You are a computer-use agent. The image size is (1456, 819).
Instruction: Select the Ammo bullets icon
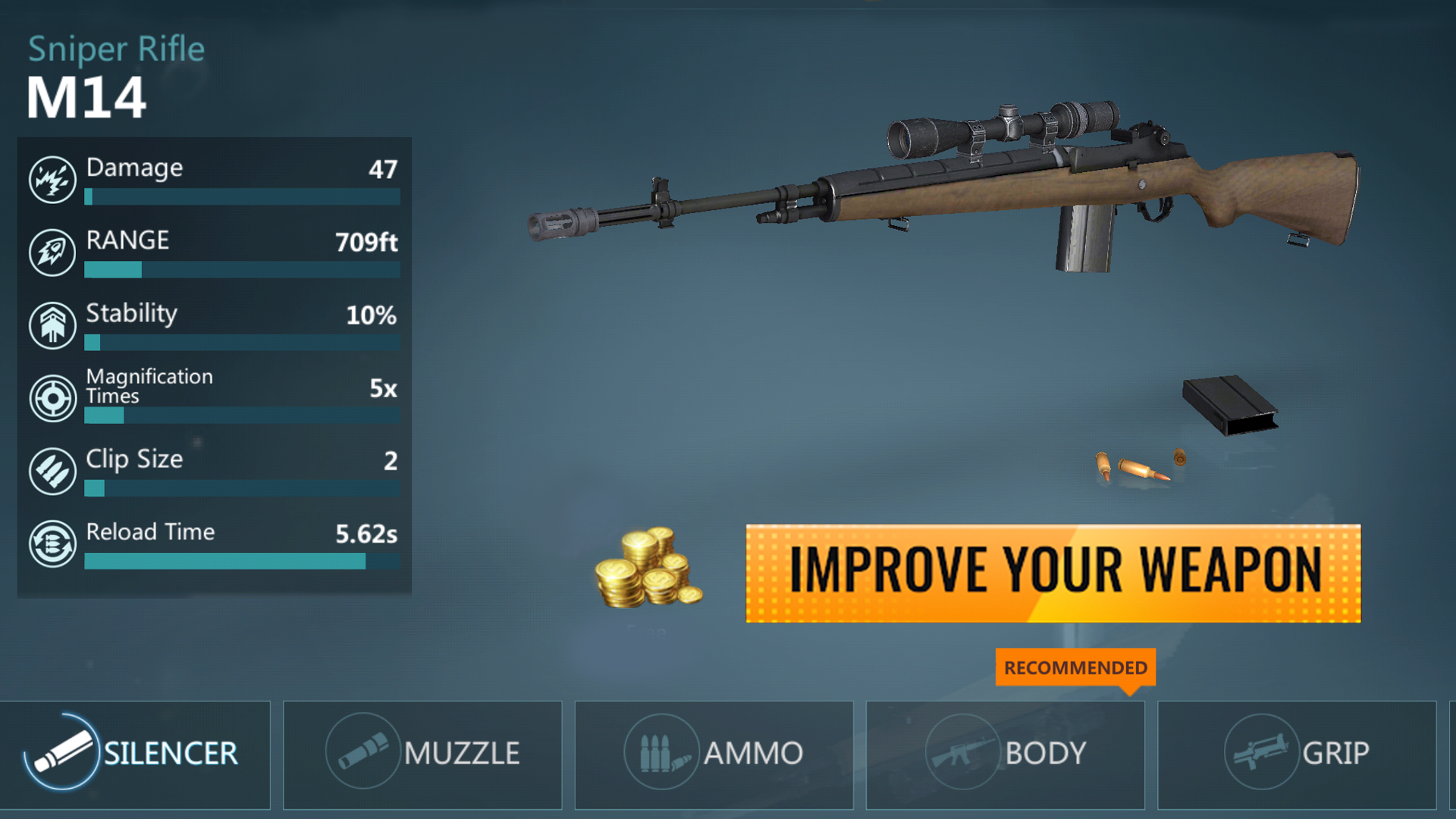(x=659, y=753)
